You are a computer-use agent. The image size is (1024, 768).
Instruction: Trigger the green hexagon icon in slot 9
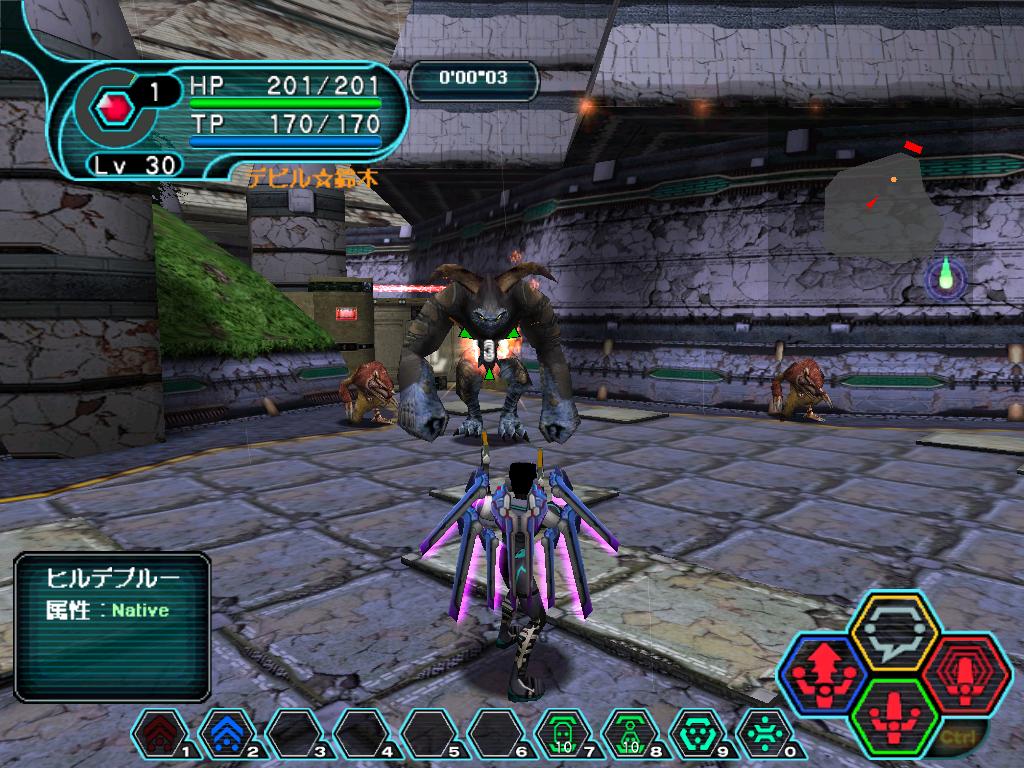pos(697,736)
